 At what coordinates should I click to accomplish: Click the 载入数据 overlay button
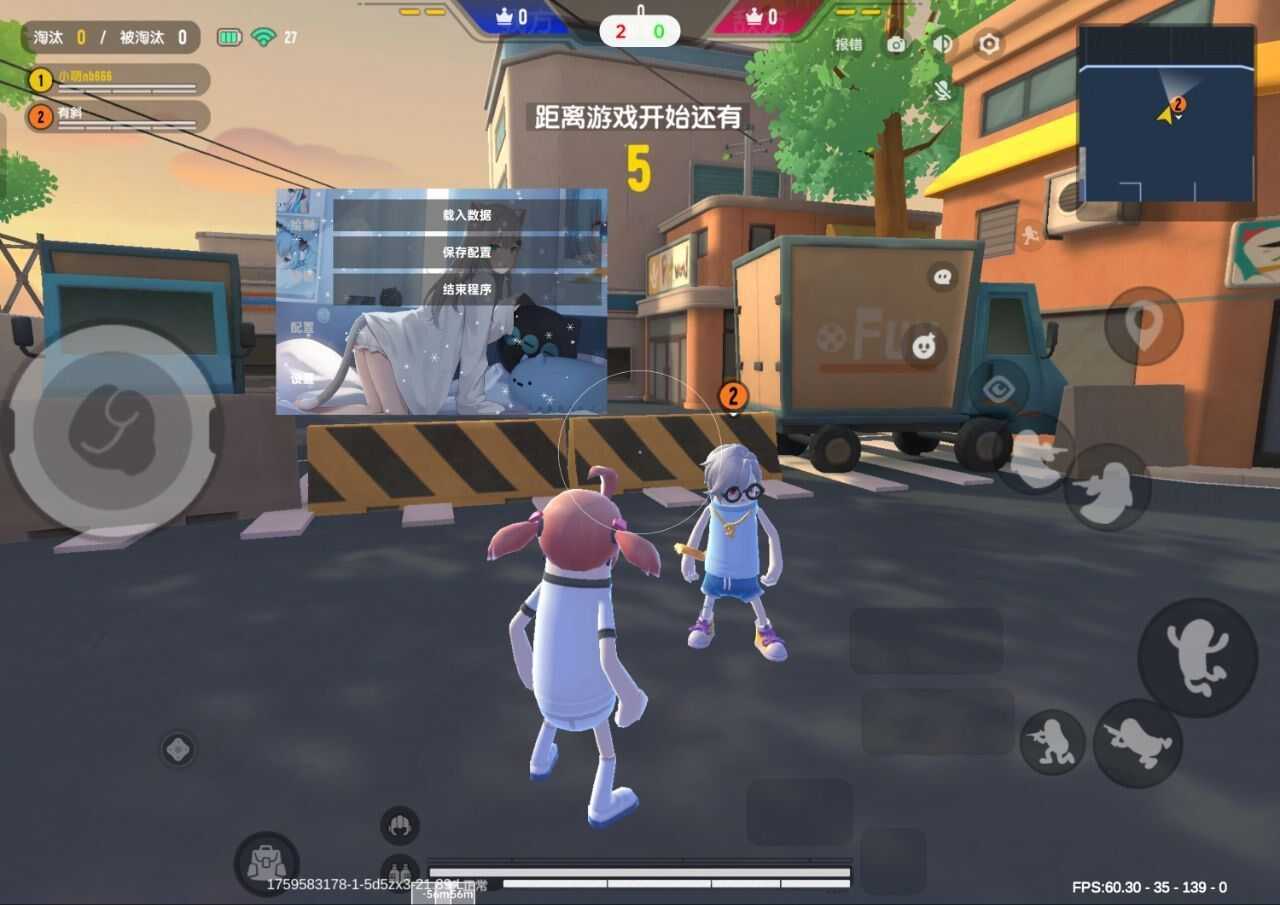click(x=467, y=215)
